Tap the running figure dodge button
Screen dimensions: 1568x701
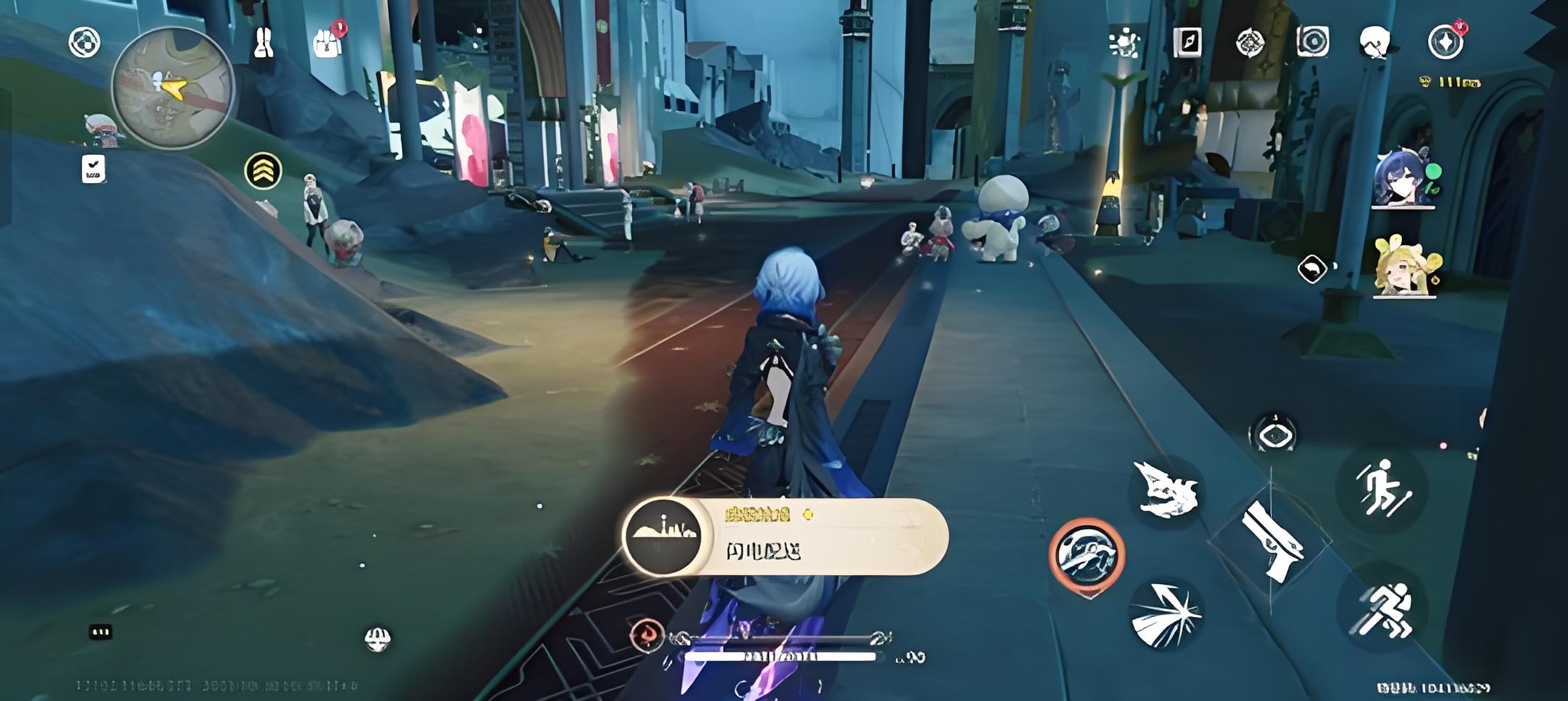coord(1383,610)
